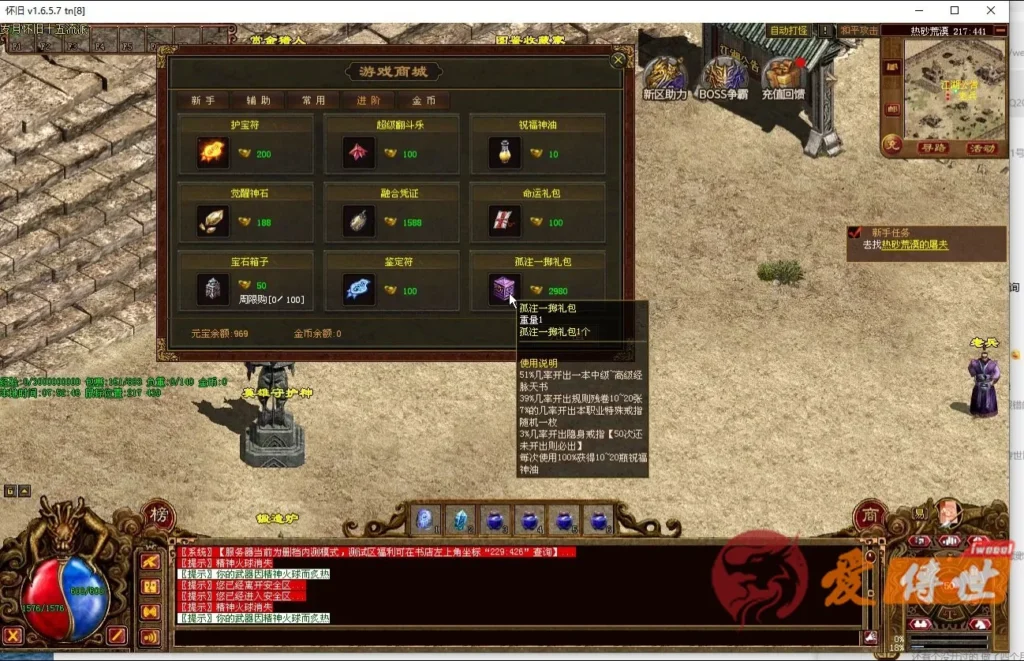
Task: Select the 祝福神油 yellow potion item
Action: coord(504,152)
